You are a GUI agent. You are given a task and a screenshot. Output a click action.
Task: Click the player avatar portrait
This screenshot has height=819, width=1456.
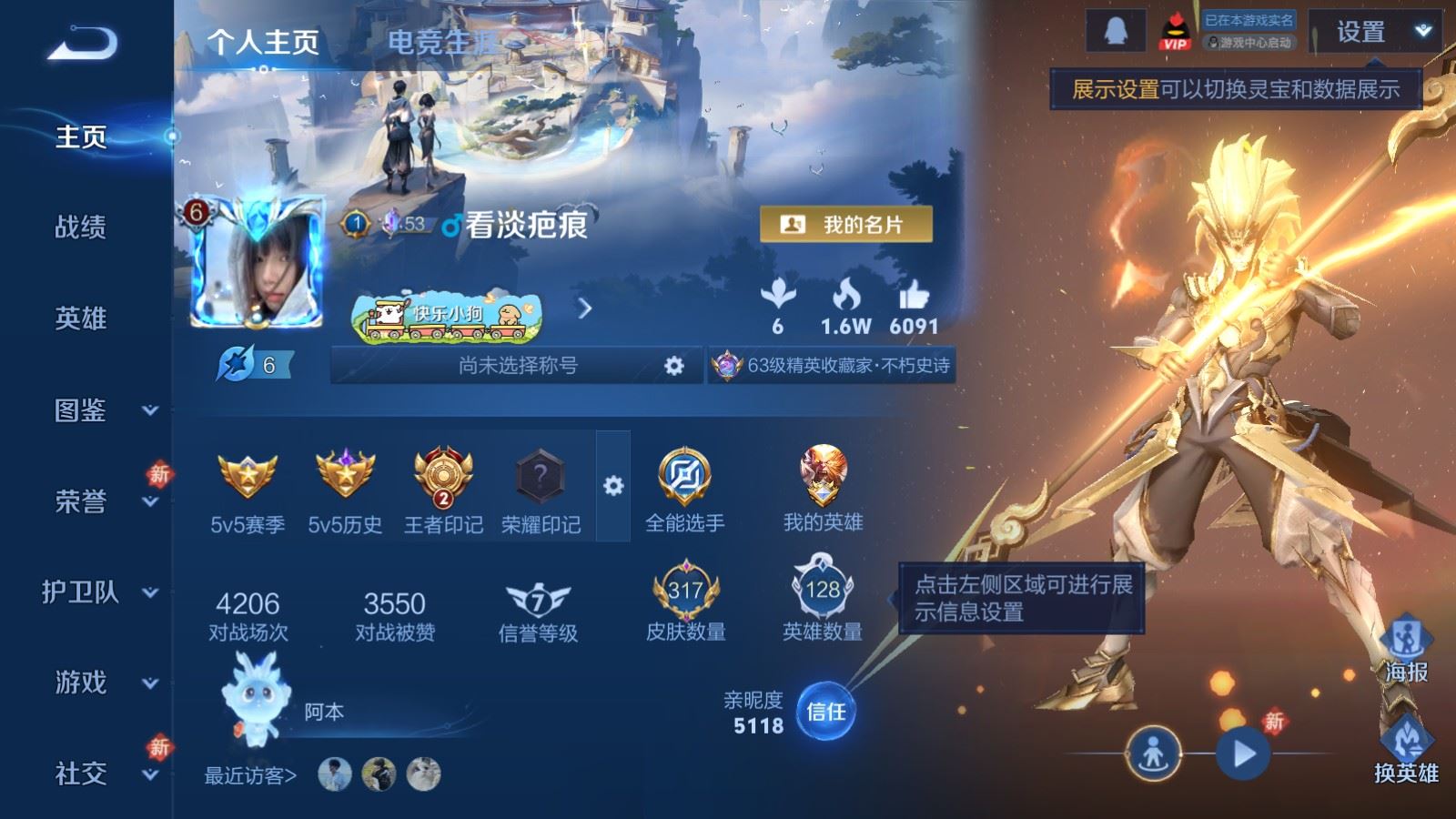(x=258, y=262)
